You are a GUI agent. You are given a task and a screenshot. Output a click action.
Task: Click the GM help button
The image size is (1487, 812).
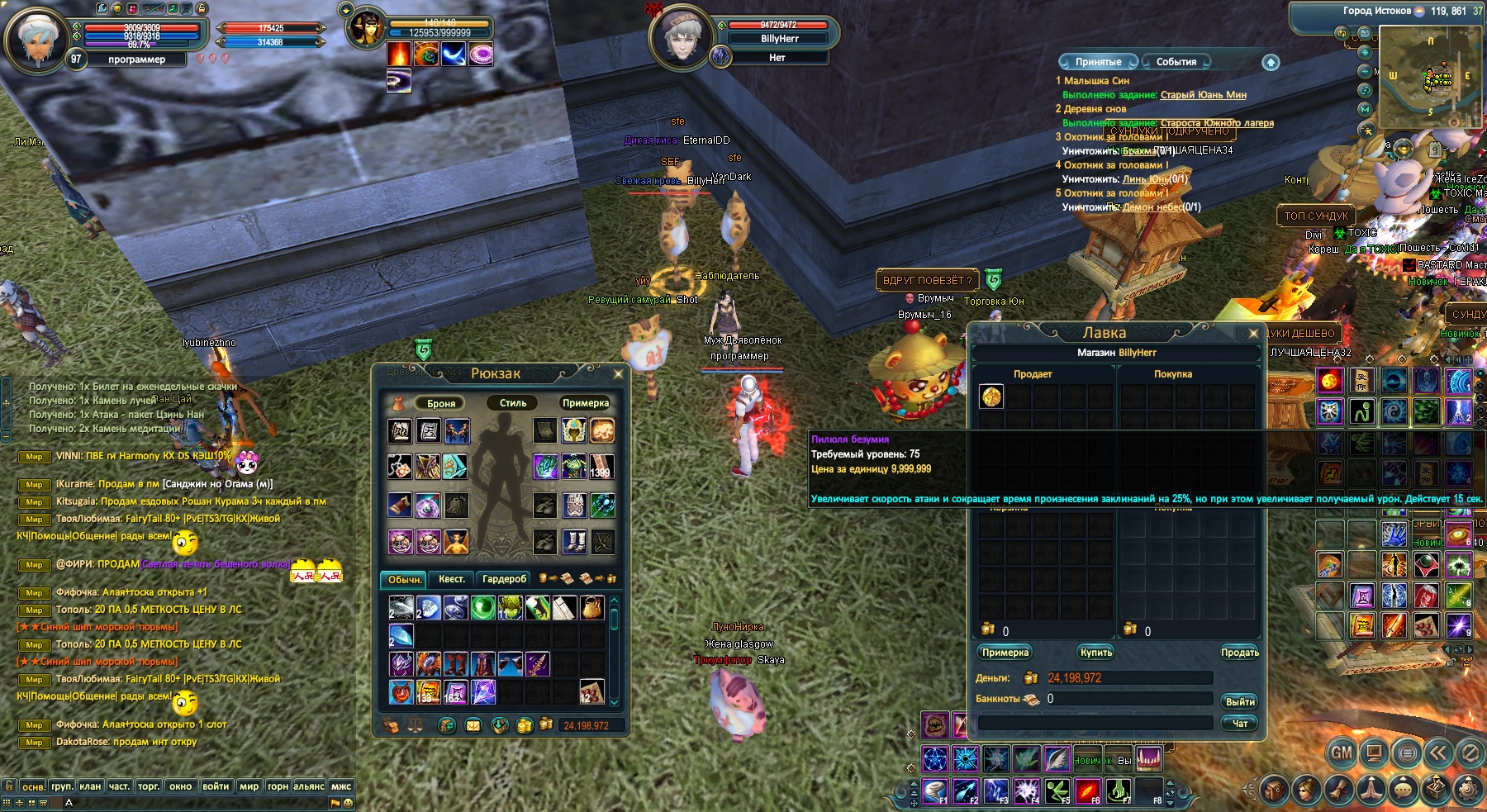[x=1342, y=753]
